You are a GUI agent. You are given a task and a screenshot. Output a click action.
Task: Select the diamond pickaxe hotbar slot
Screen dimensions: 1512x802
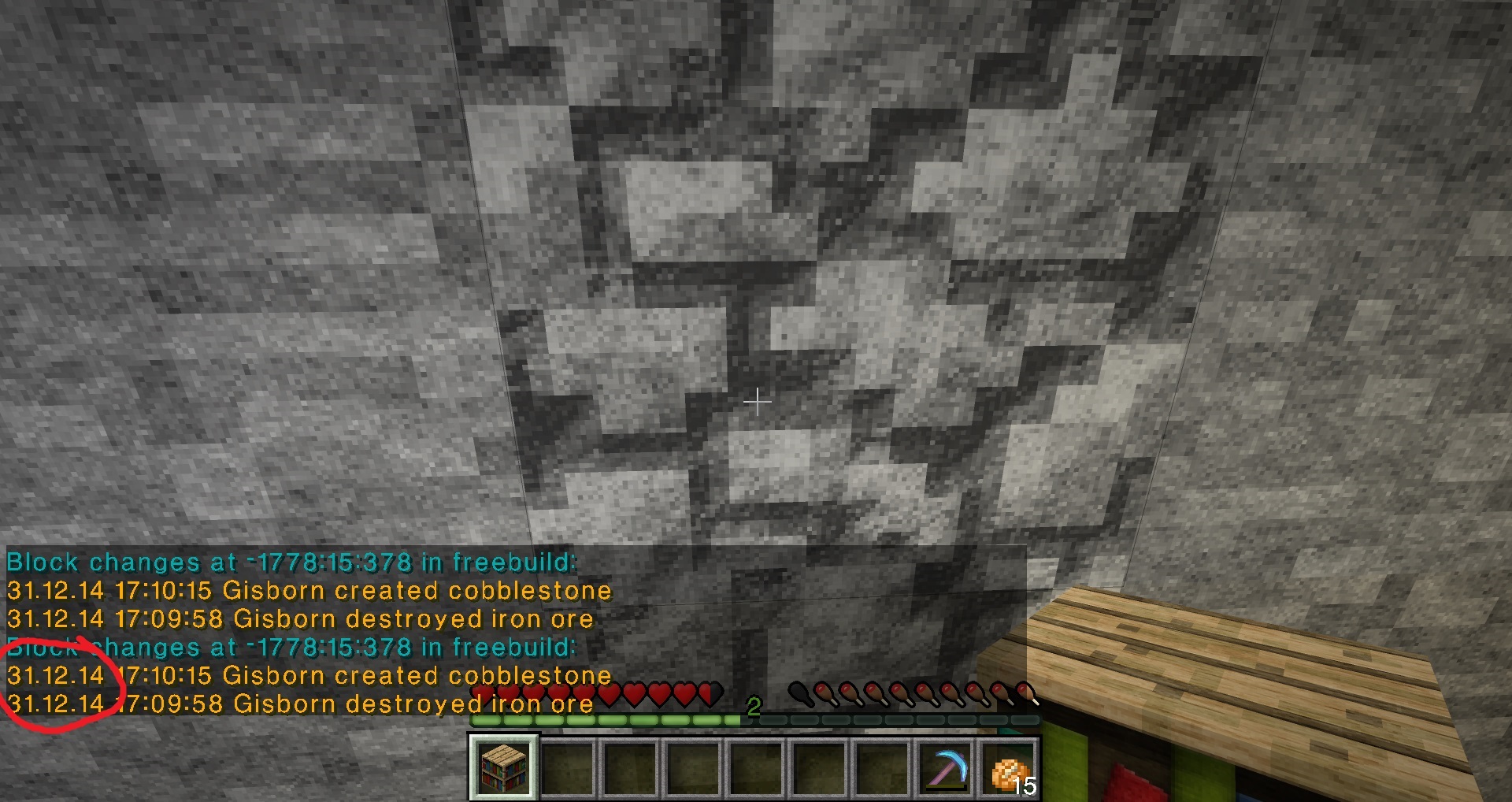946,768
